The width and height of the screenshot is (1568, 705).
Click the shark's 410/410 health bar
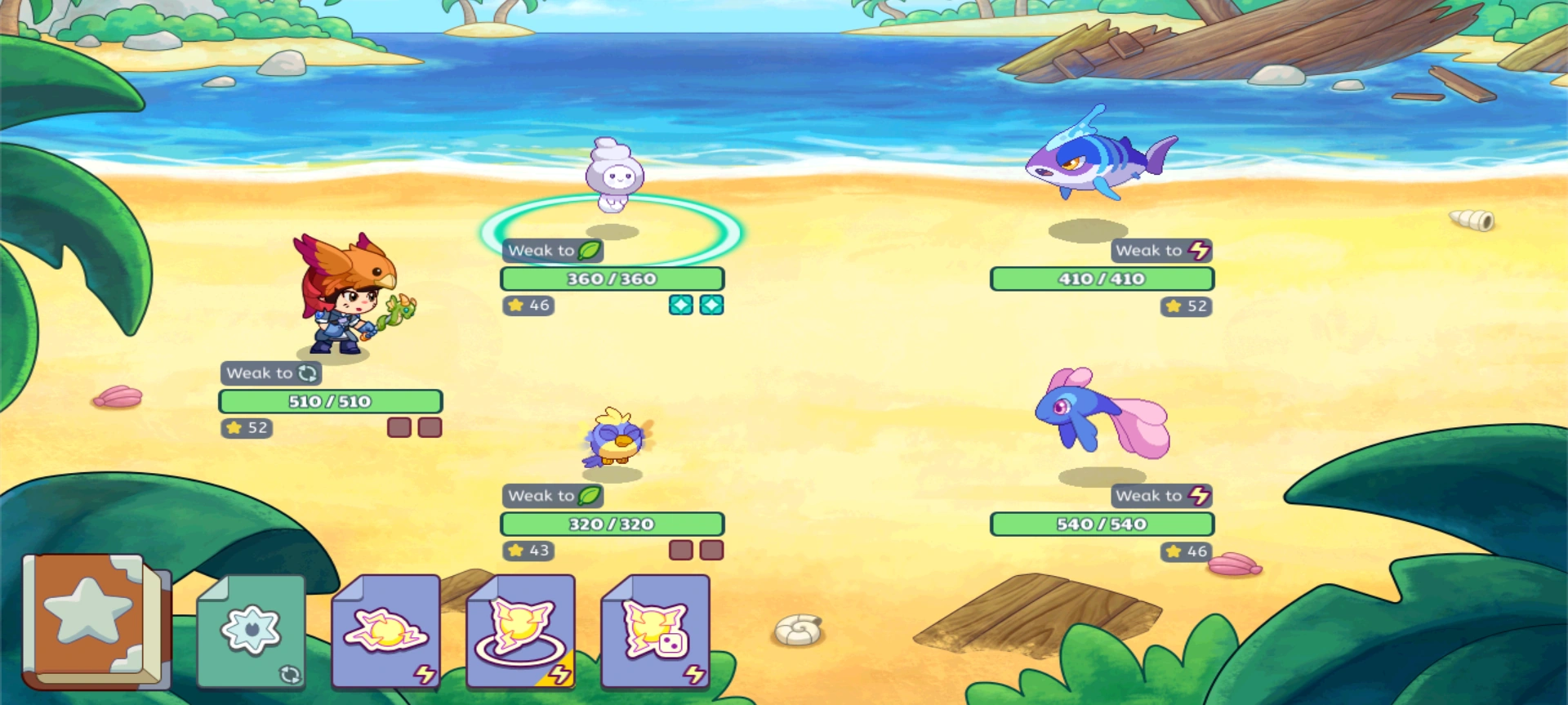(x=1102, y=278)
